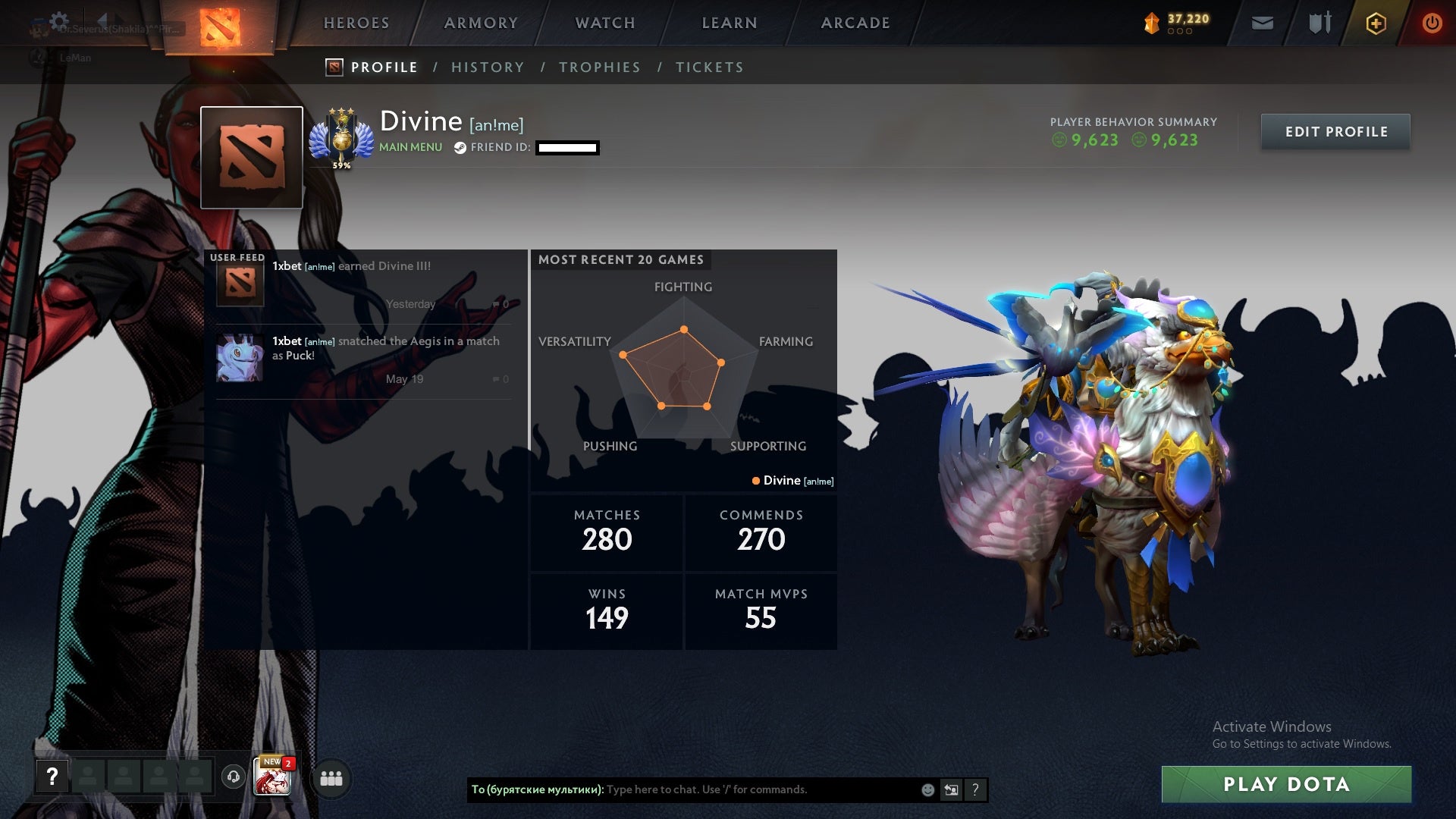Viewport: 1456px width, 819px height.
Task: Quit with the red power button
Action: (1432, 24)
